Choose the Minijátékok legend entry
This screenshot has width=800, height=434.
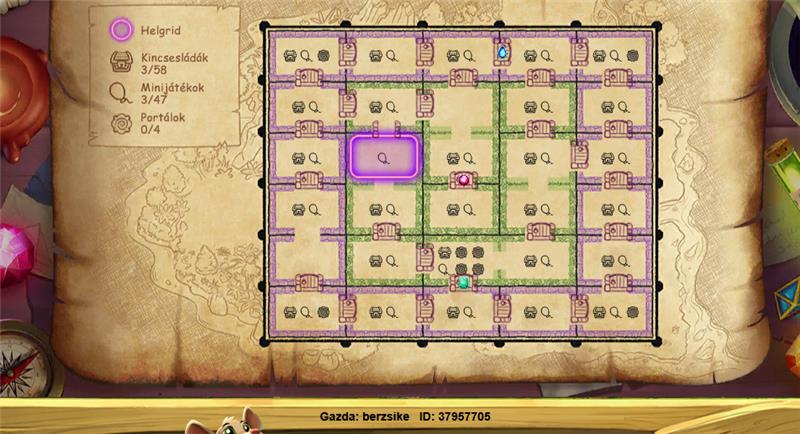click(x=150, y=95)
